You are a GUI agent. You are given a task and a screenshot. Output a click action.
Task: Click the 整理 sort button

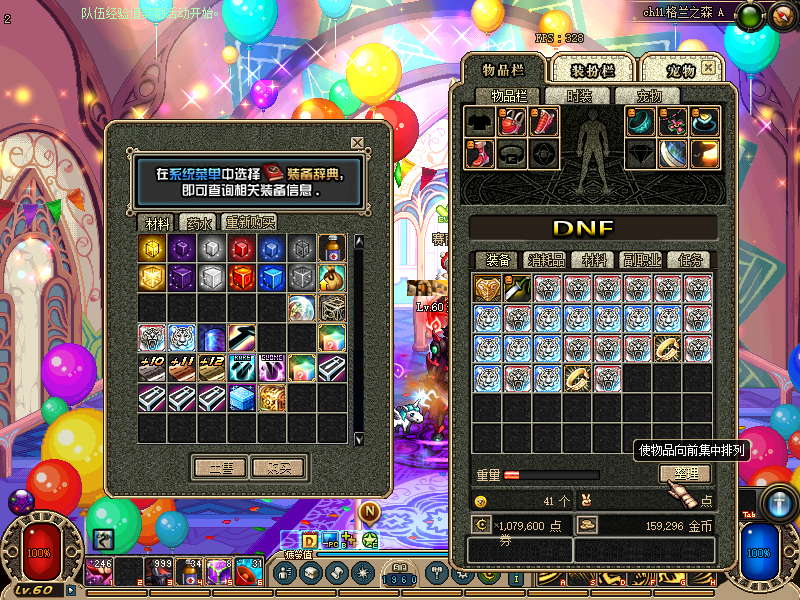click(x=685, y=473)
